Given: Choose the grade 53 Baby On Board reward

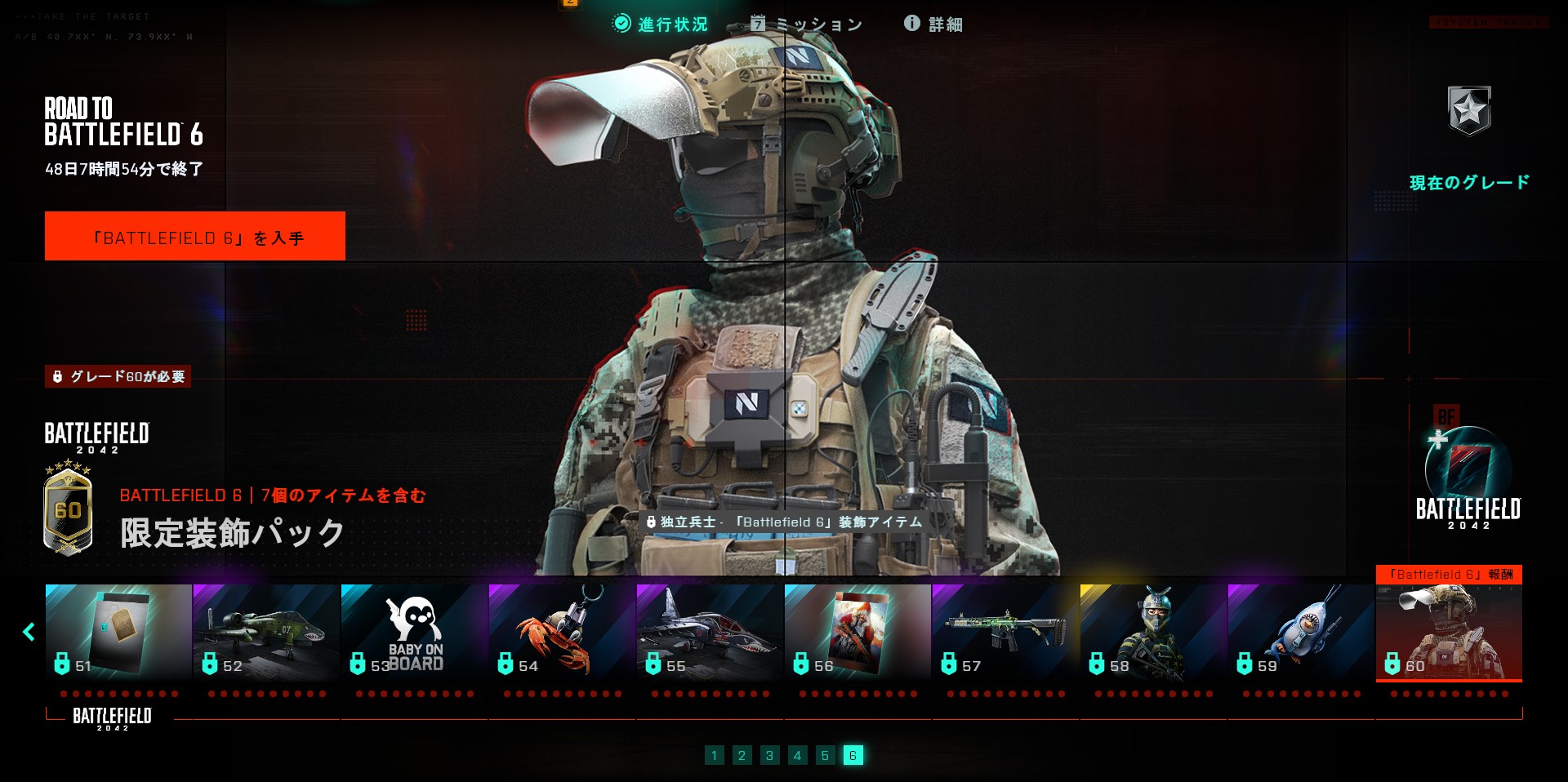Looking at the screenshot, I should click(x=414, y=632).
